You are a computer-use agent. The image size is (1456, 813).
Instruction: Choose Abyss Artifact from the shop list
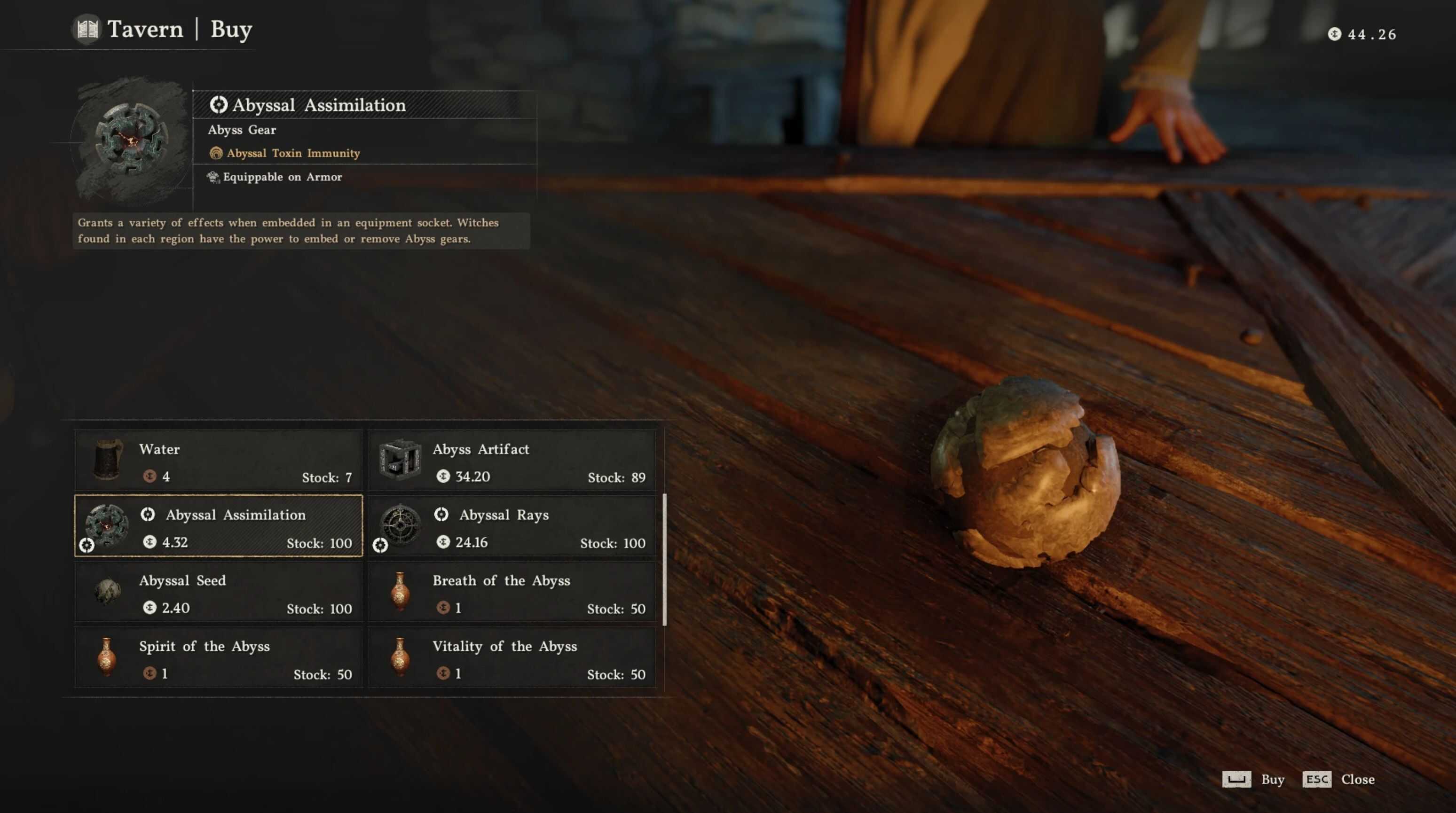tap(512, 461)
